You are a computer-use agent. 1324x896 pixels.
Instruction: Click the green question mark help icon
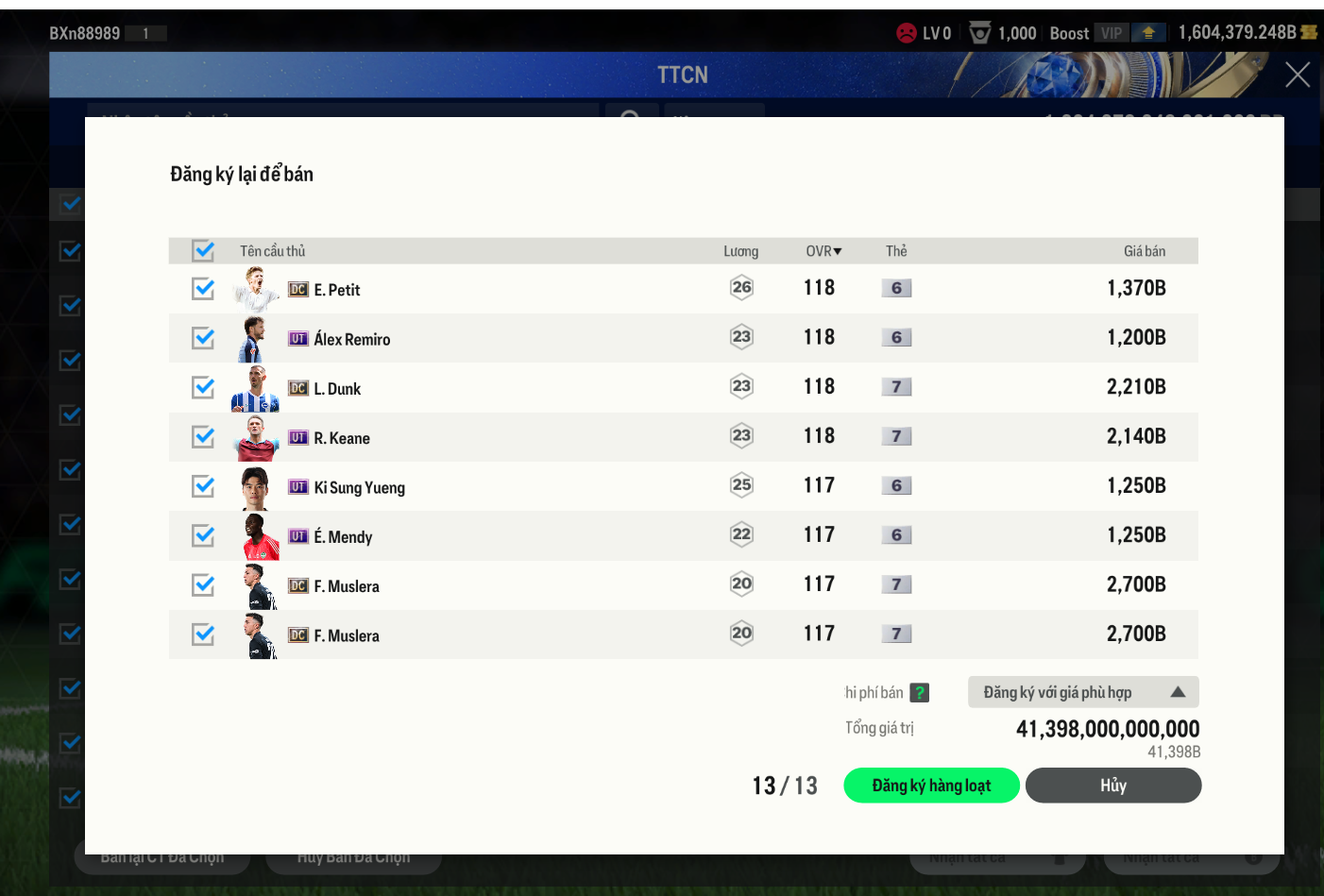[x=919, y=693]
